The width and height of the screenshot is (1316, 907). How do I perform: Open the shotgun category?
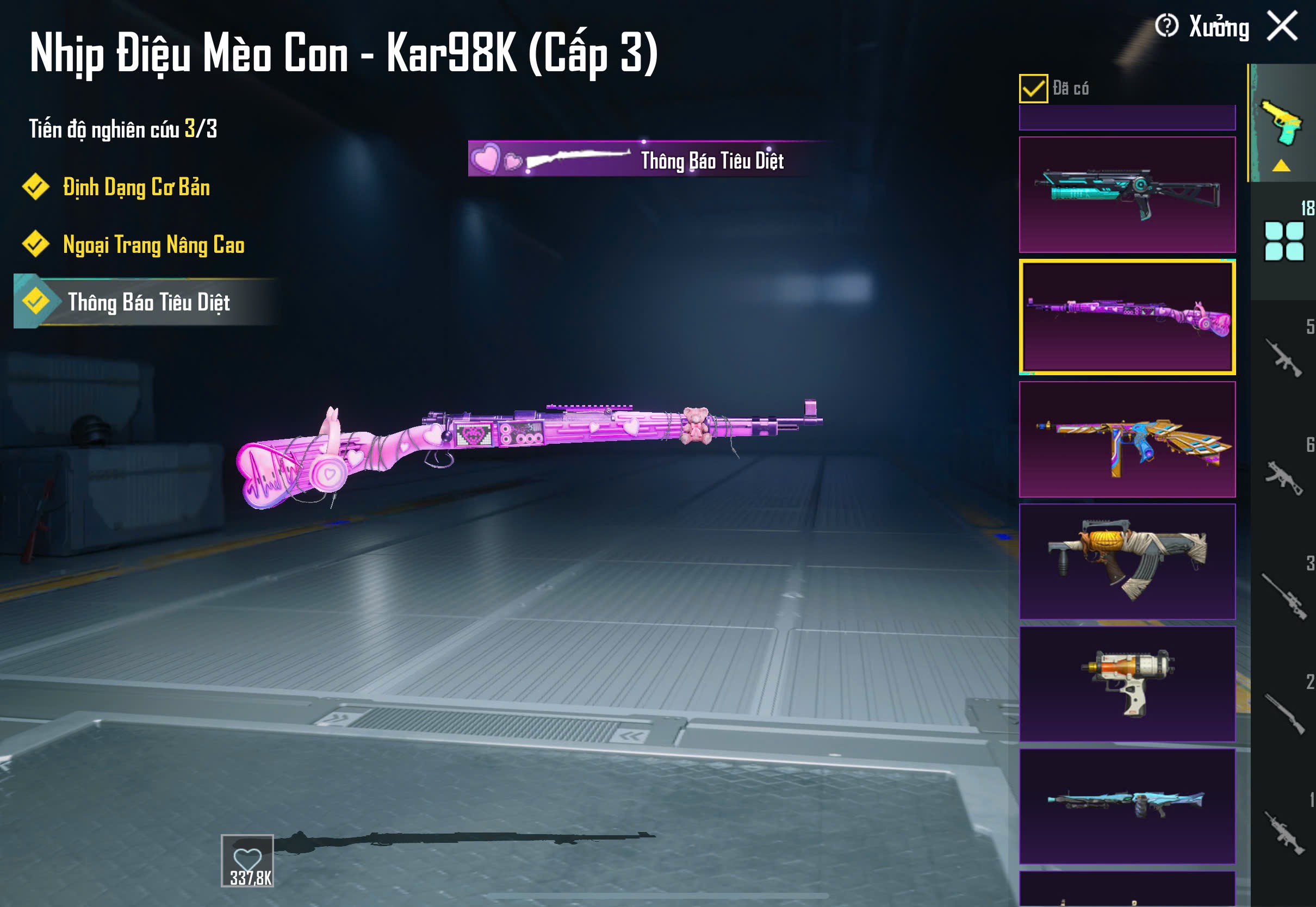point(1283,714)
